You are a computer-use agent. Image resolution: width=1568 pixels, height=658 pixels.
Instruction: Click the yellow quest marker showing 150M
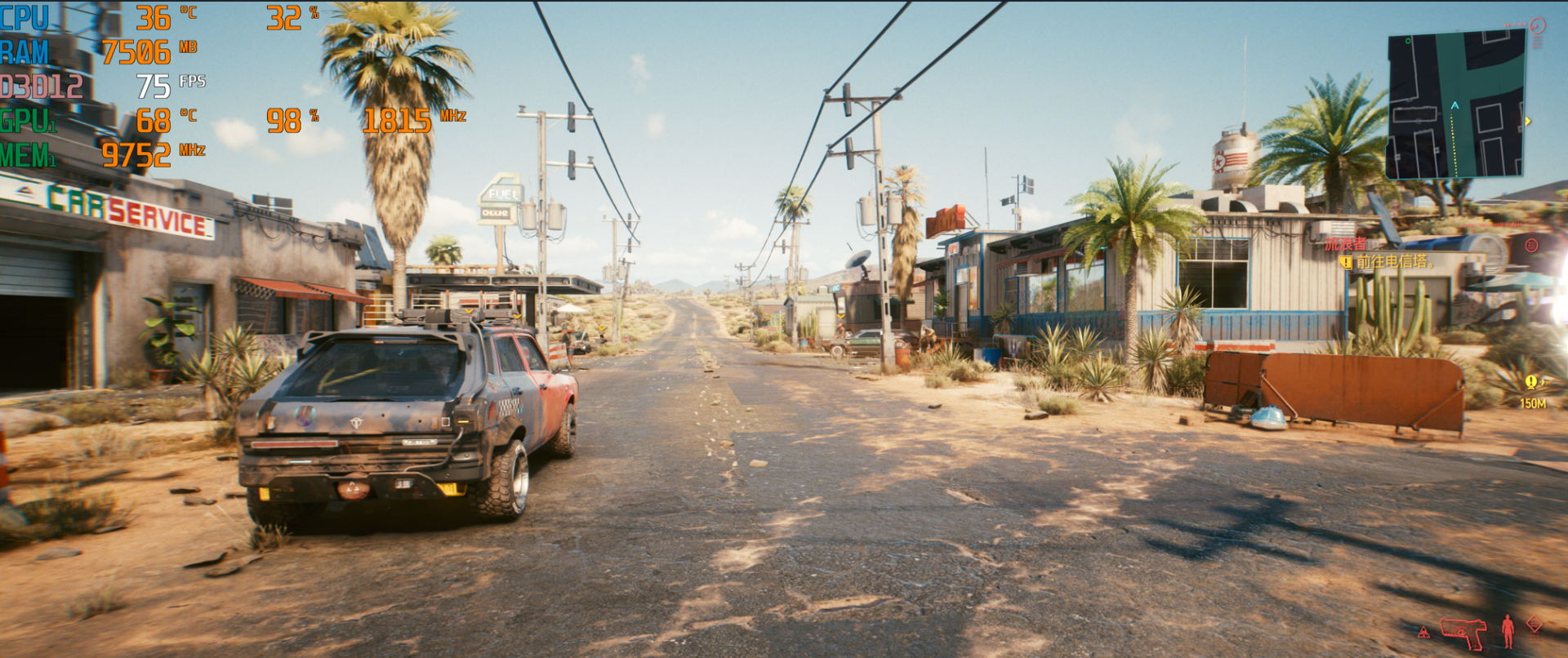click(1530, 382)
